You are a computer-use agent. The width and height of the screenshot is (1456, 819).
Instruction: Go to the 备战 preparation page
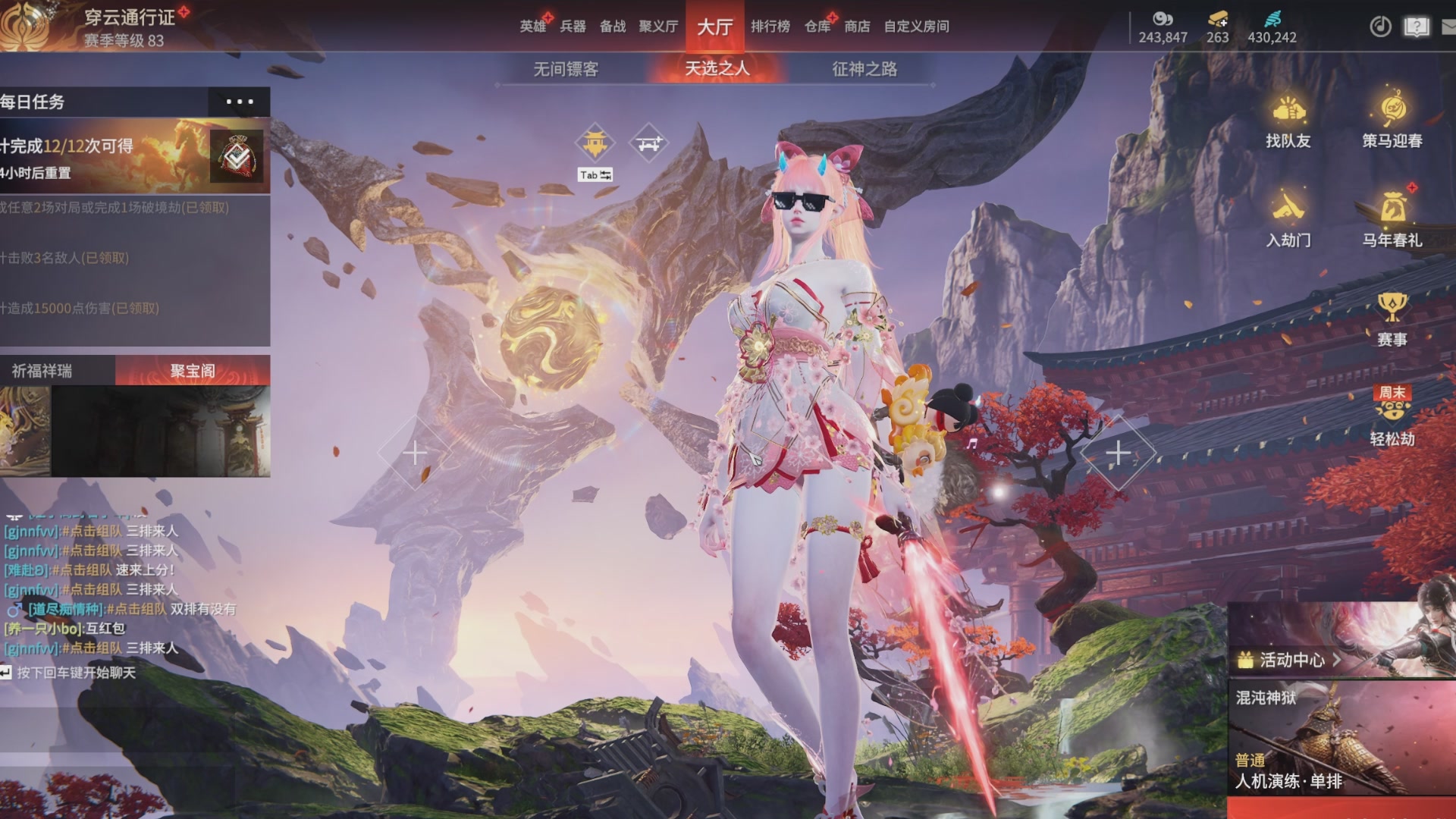coord(613,27)
